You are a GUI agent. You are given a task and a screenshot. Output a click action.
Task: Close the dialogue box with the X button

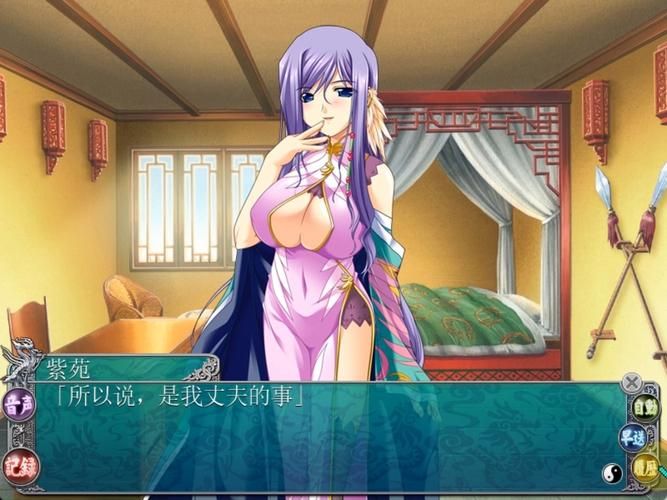[x=631, y=382]
